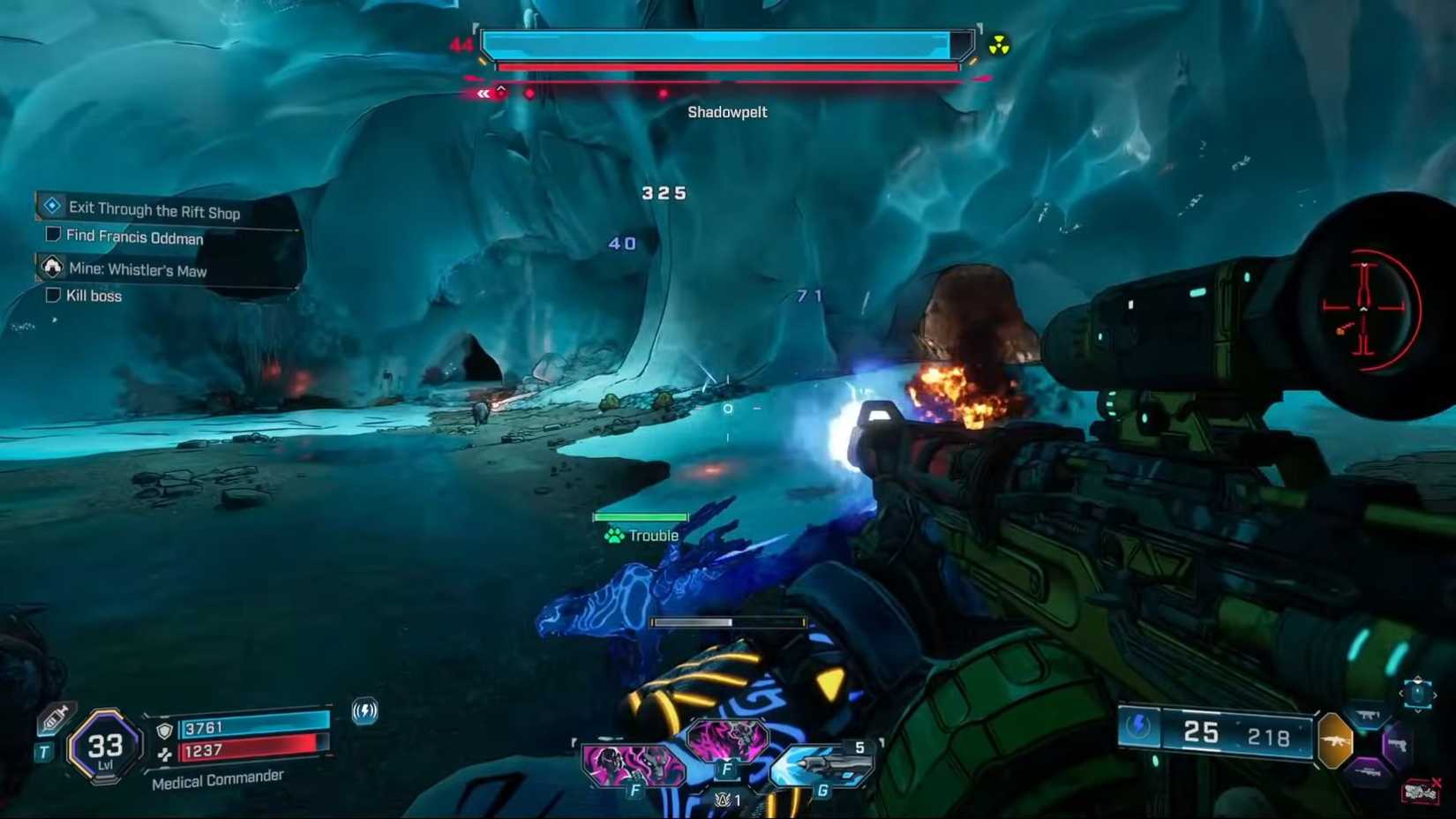Select the orange assault rifle weapon slot
The image size is (1456, 819).
click(x=1335, y=740)
